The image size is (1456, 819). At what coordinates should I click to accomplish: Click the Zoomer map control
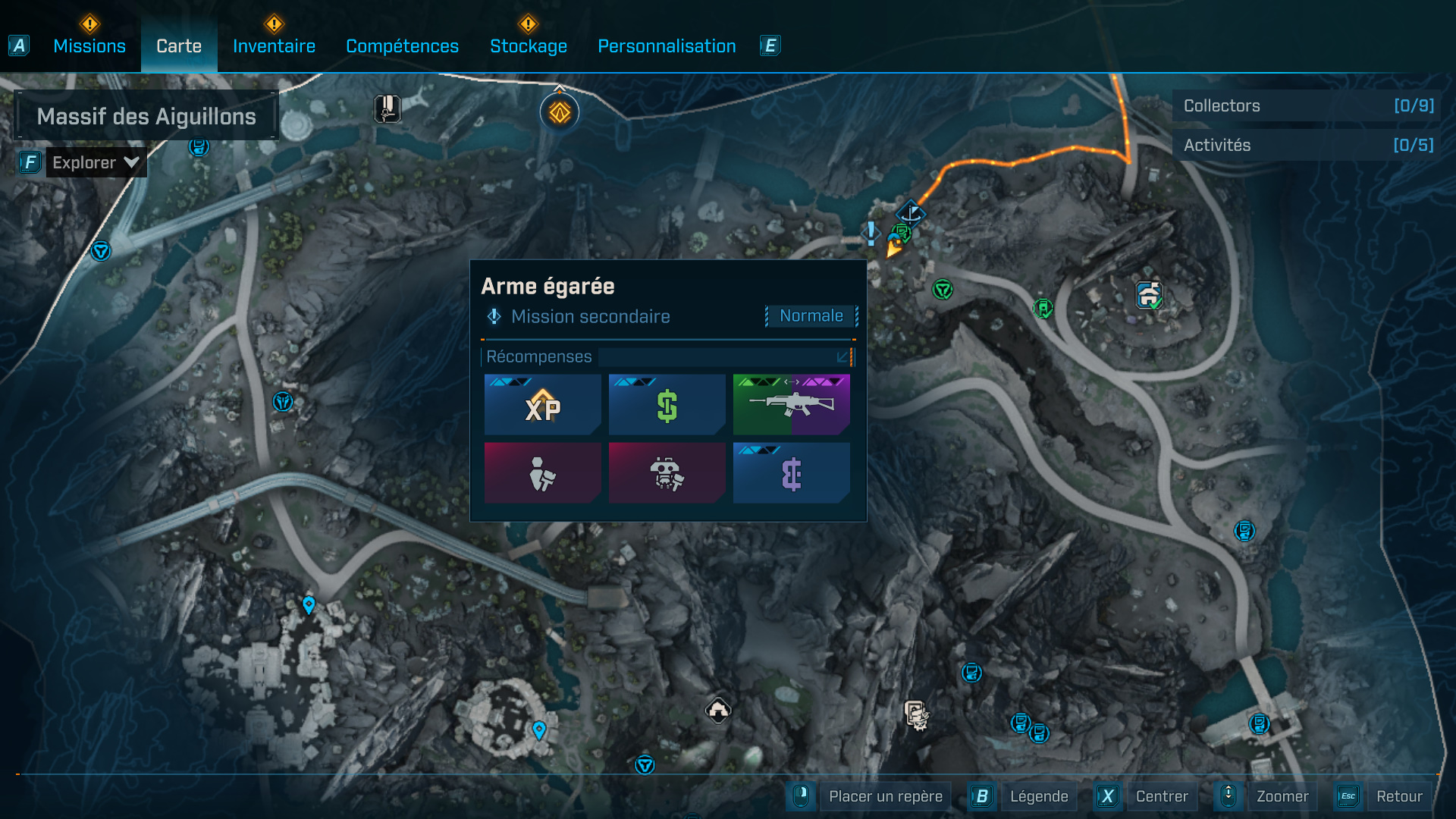coord(1282,796)
